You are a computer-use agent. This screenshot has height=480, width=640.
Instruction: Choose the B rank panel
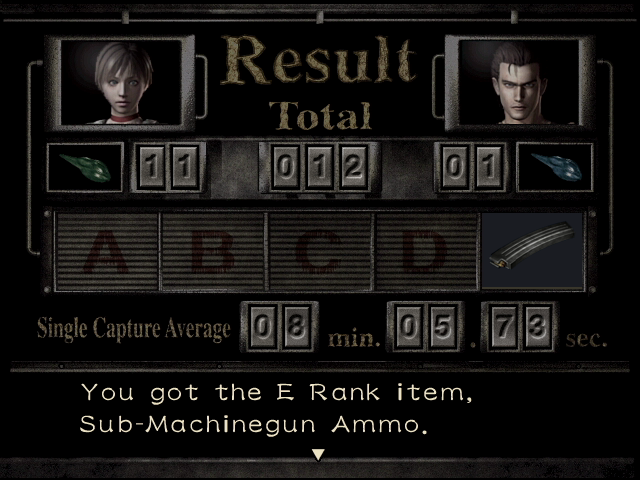pyautogui.click(x=213, y=251)
